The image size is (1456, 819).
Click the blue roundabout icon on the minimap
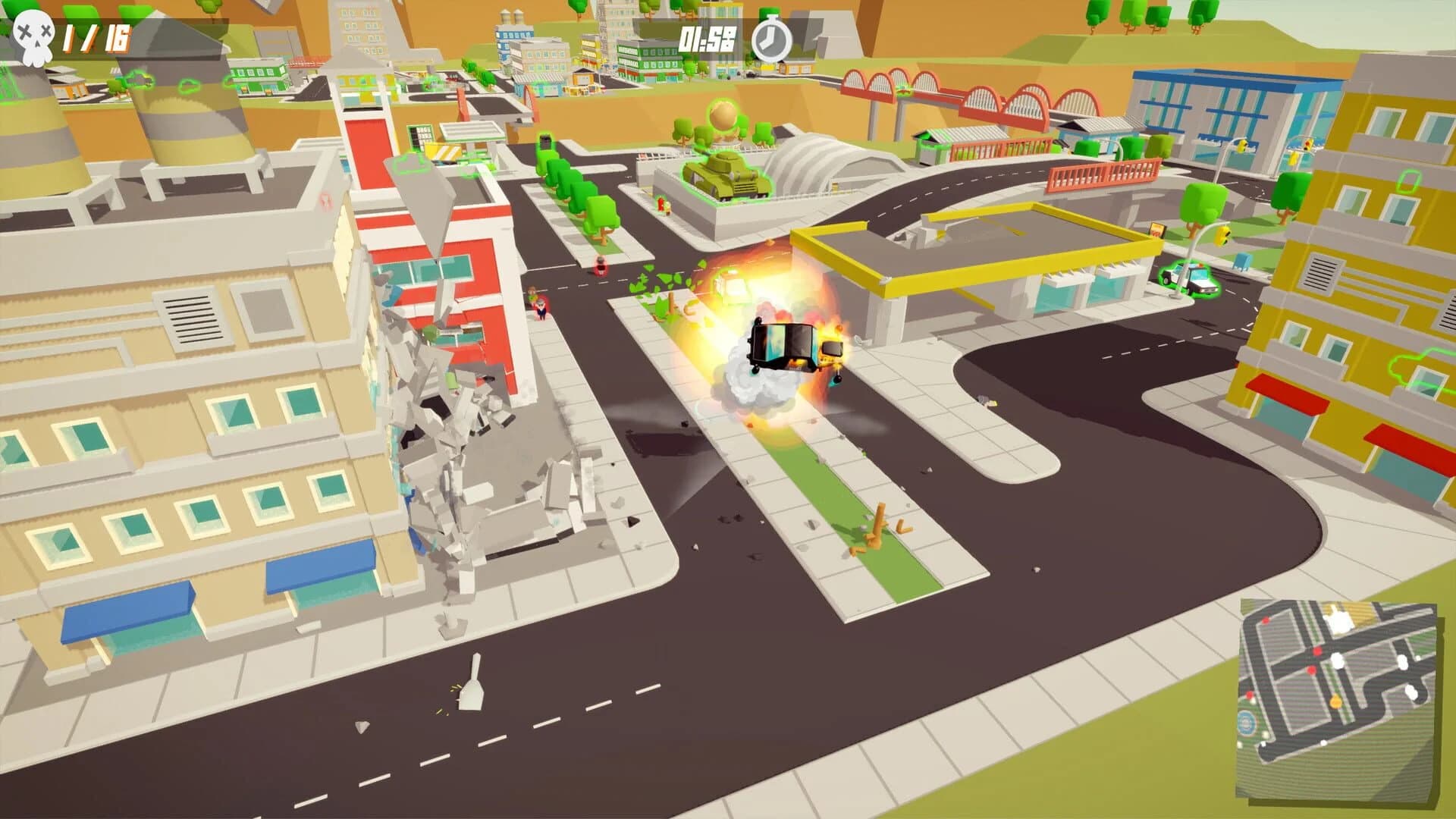click(x=1247, y=721)
